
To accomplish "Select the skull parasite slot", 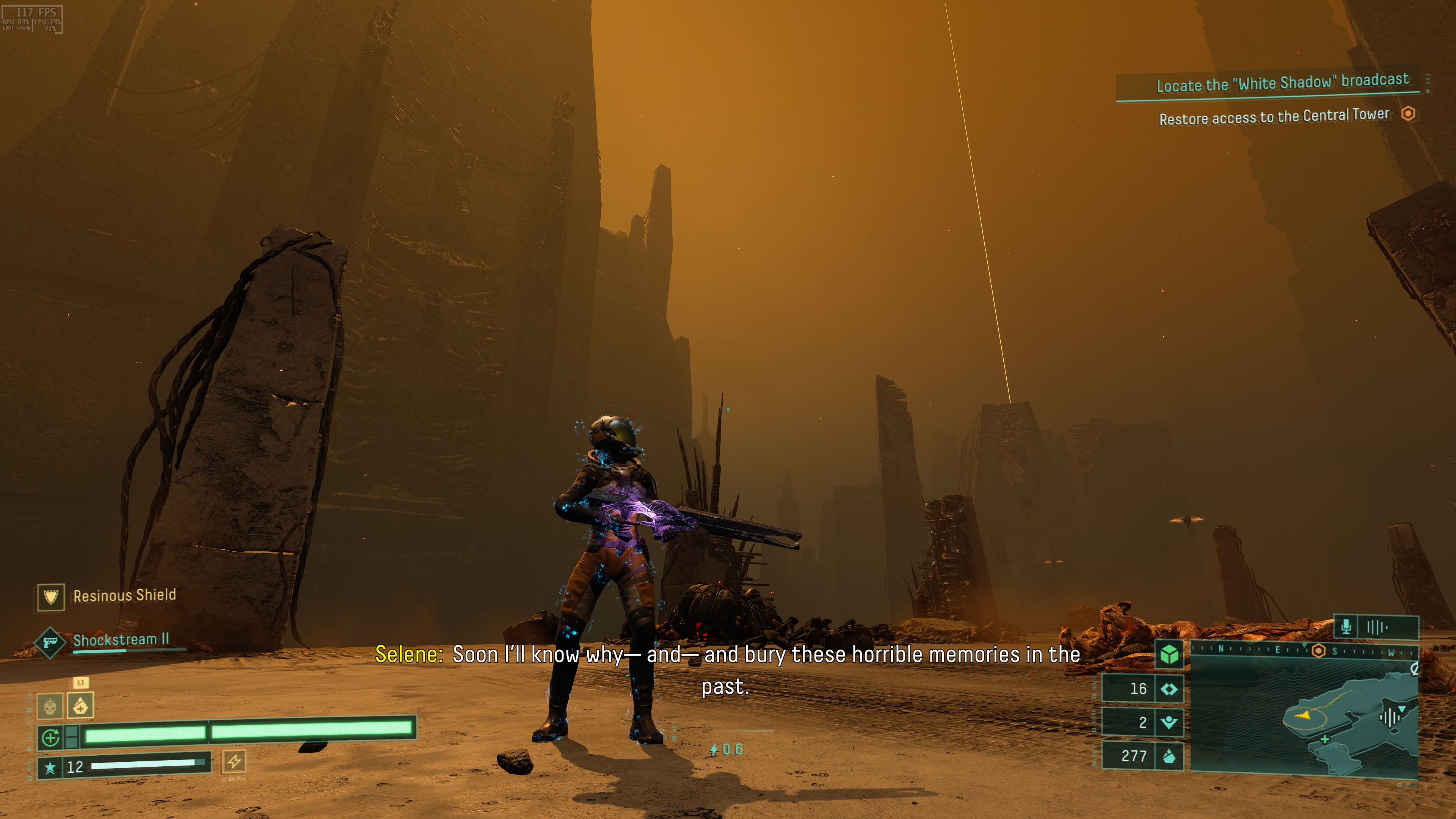I will pos(50,706).
